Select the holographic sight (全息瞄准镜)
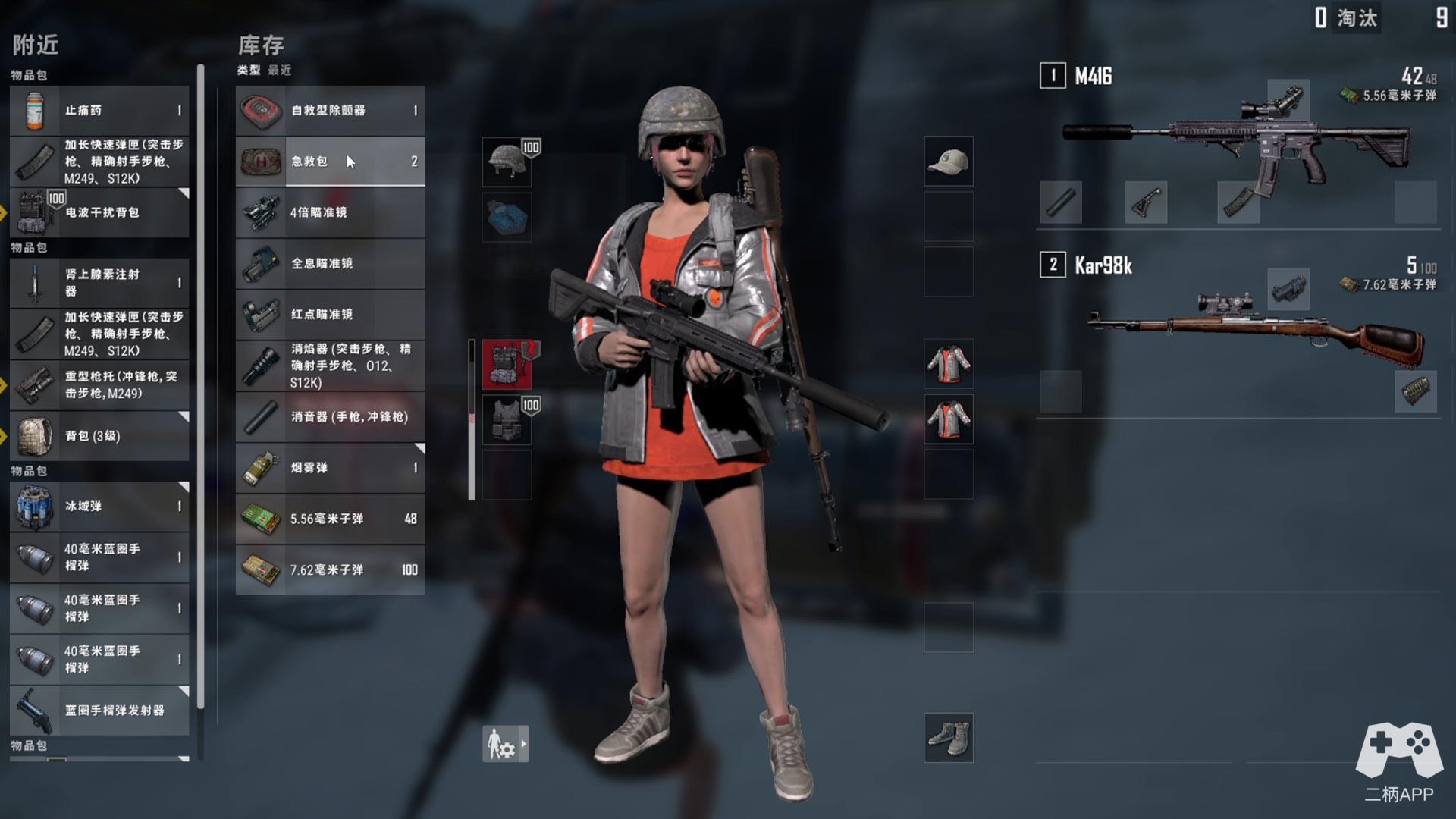The height and width of the screenshot is (819, 1456). click(330, 263)
